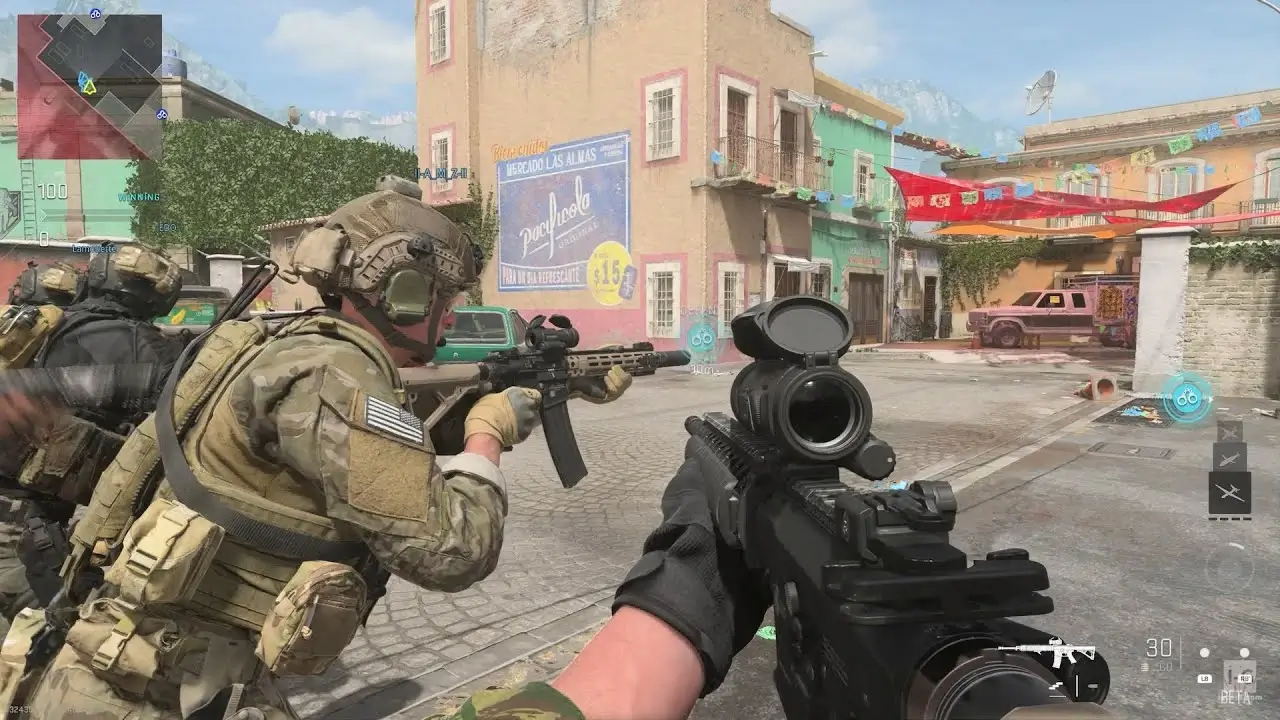Click the player arrow marker on the minimap
The image size is (1280, 720).
(x=92, y=88)
